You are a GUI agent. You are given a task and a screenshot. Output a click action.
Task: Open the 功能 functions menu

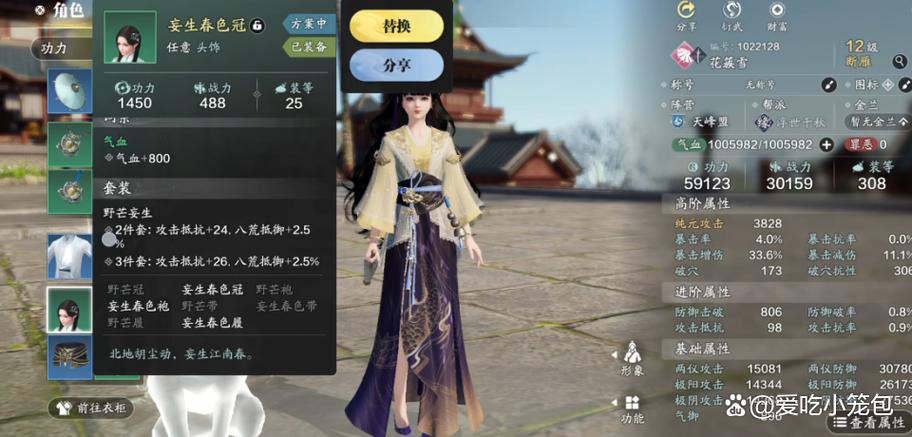632,408
